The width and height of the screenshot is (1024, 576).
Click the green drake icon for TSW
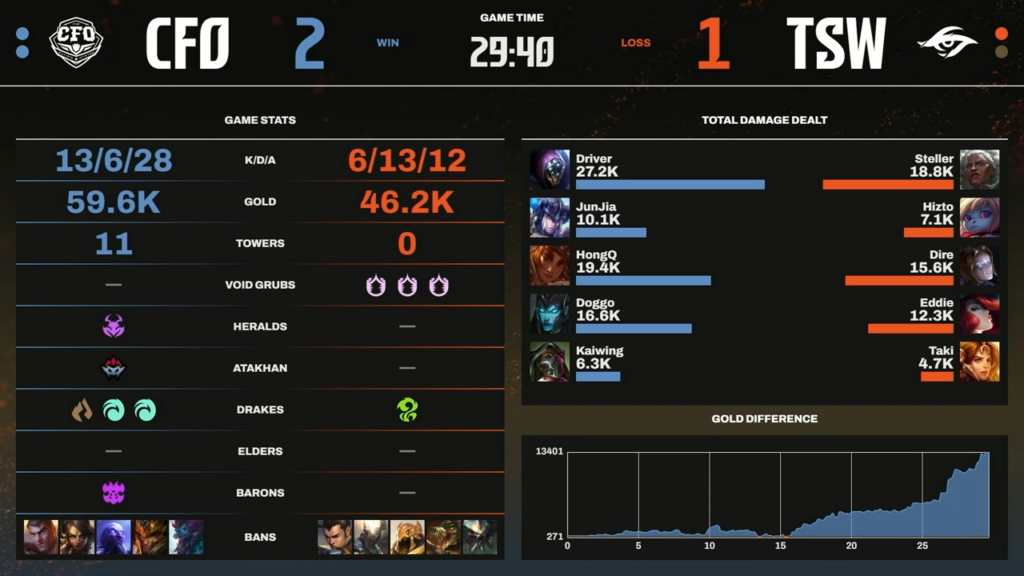click(407, 409)
